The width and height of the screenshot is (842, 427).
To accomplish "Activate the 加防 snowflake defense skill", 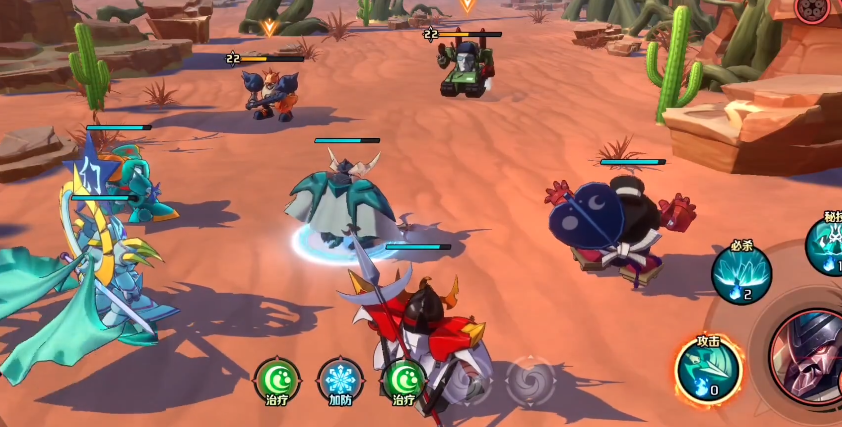I will click(x=340, y=380).
